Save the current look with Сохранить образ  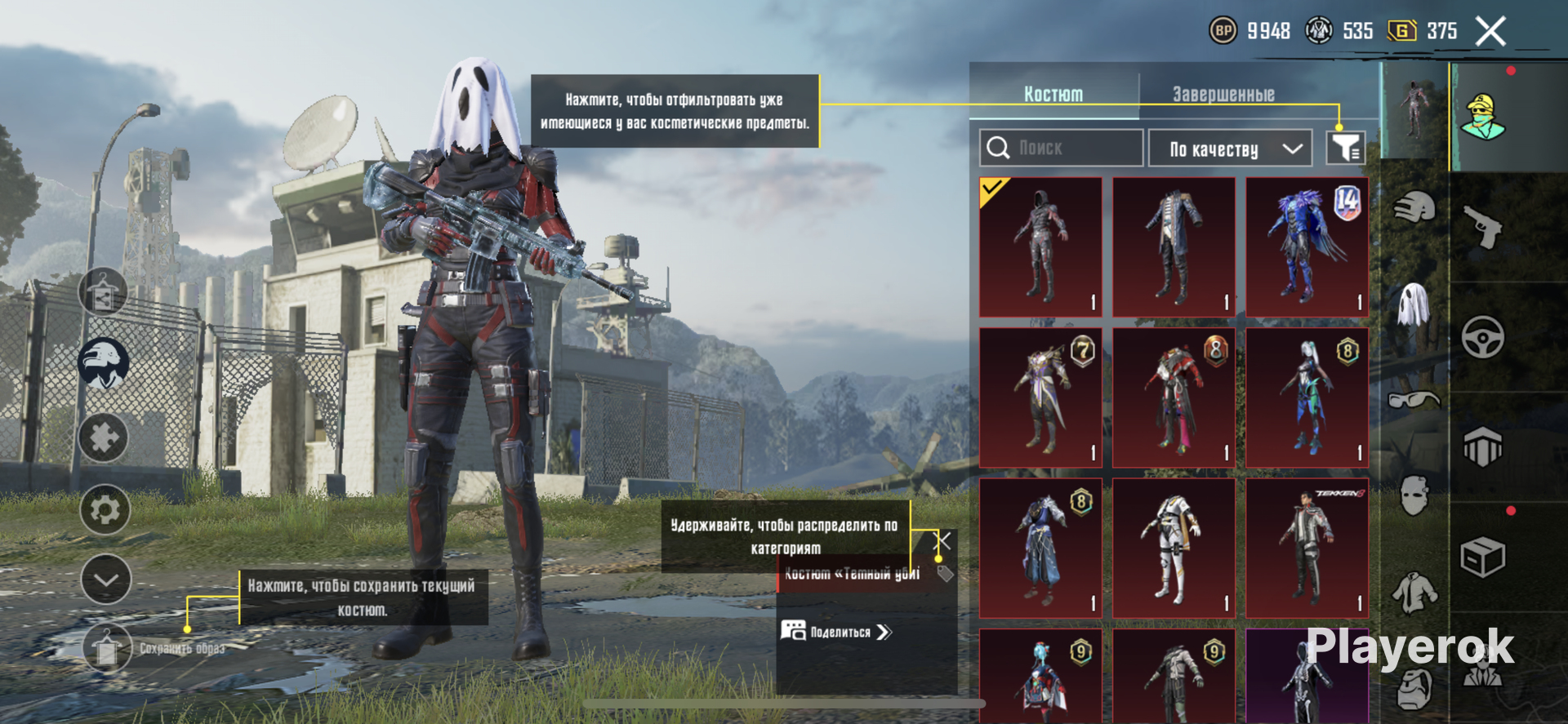coord(108,648)
